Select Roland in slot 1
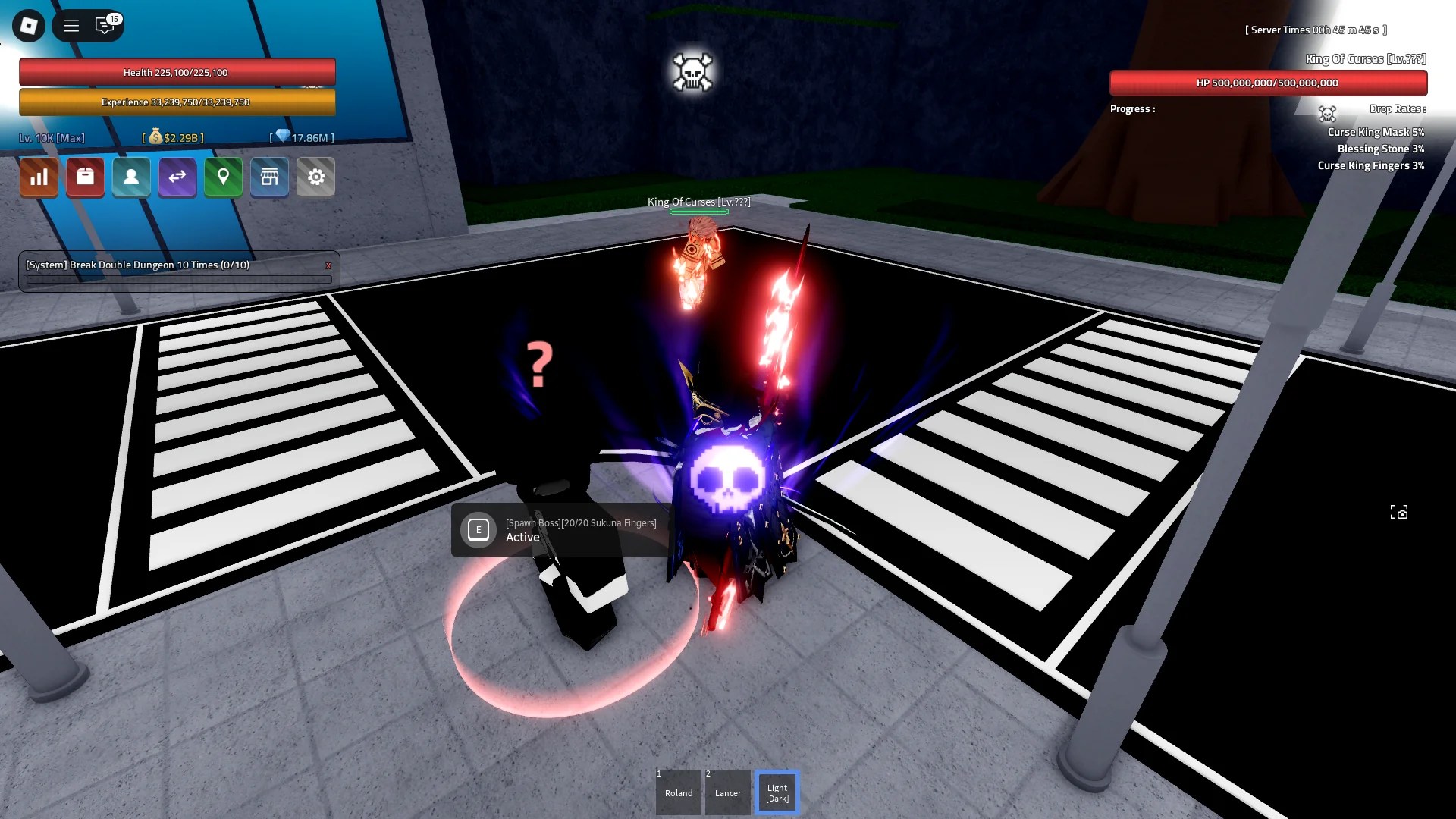The height and width of the screenshot is (819, 1456). coord(678,792)
